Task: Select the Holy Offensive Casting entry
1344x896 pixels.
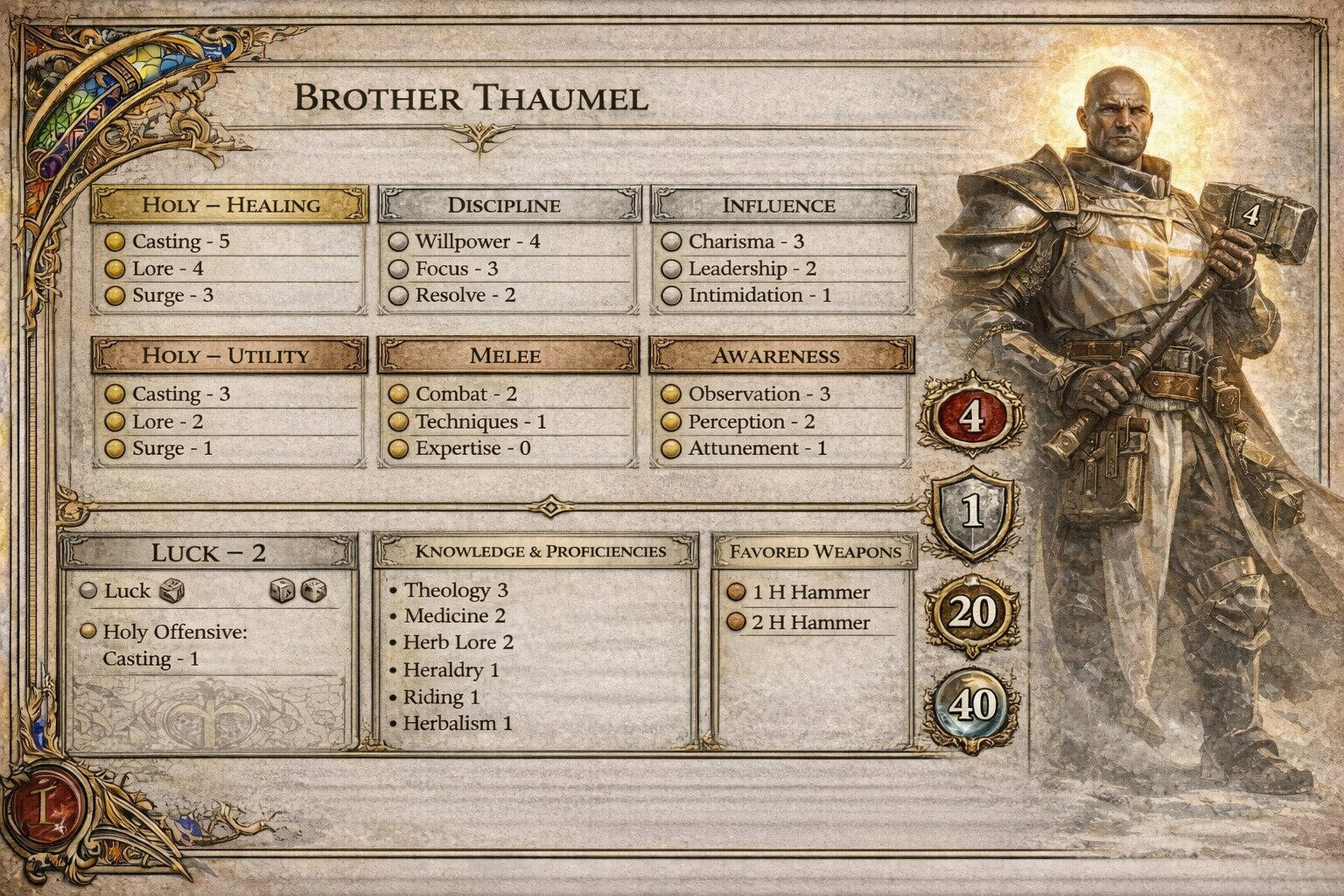Action: [x=173, y=645]
